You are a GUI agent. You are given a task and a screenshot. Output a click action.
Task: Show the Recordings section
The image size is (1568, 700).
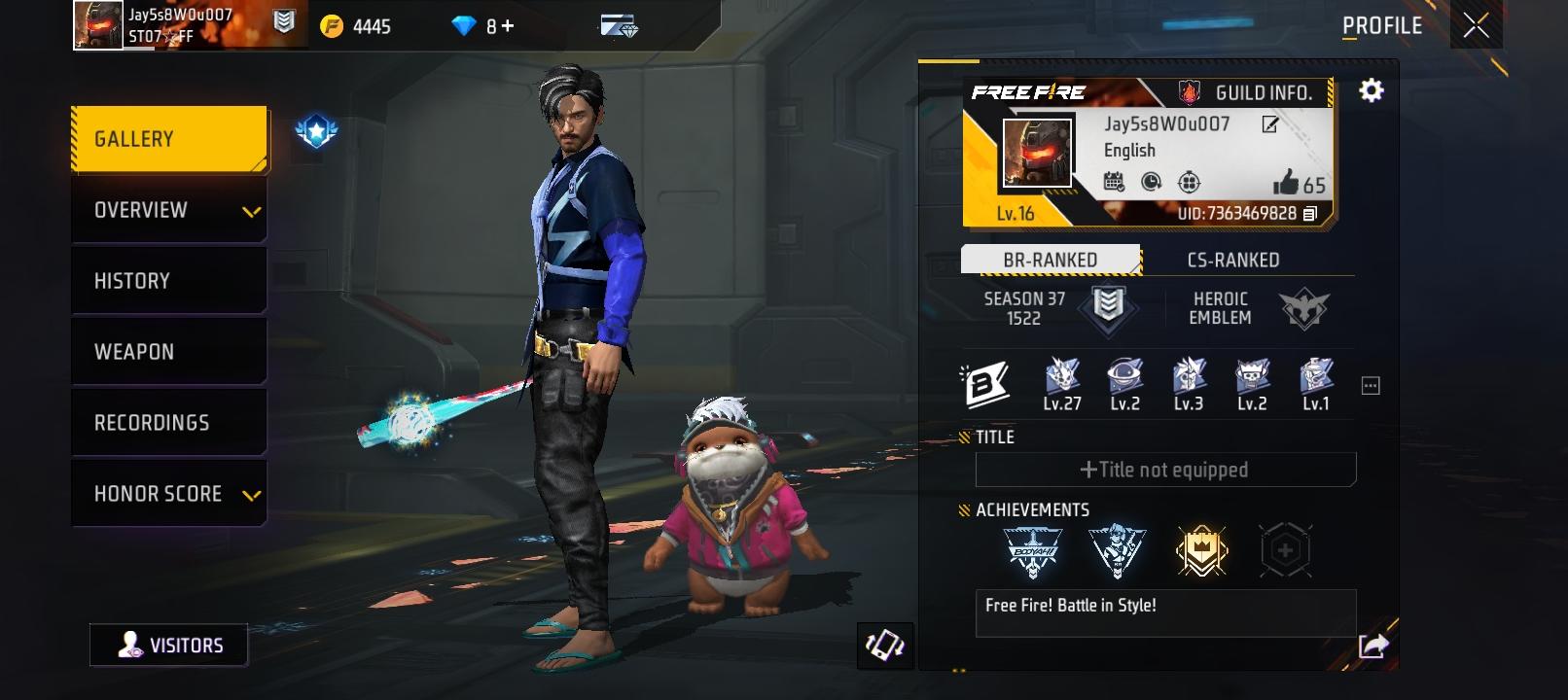(x=169, y=423)
